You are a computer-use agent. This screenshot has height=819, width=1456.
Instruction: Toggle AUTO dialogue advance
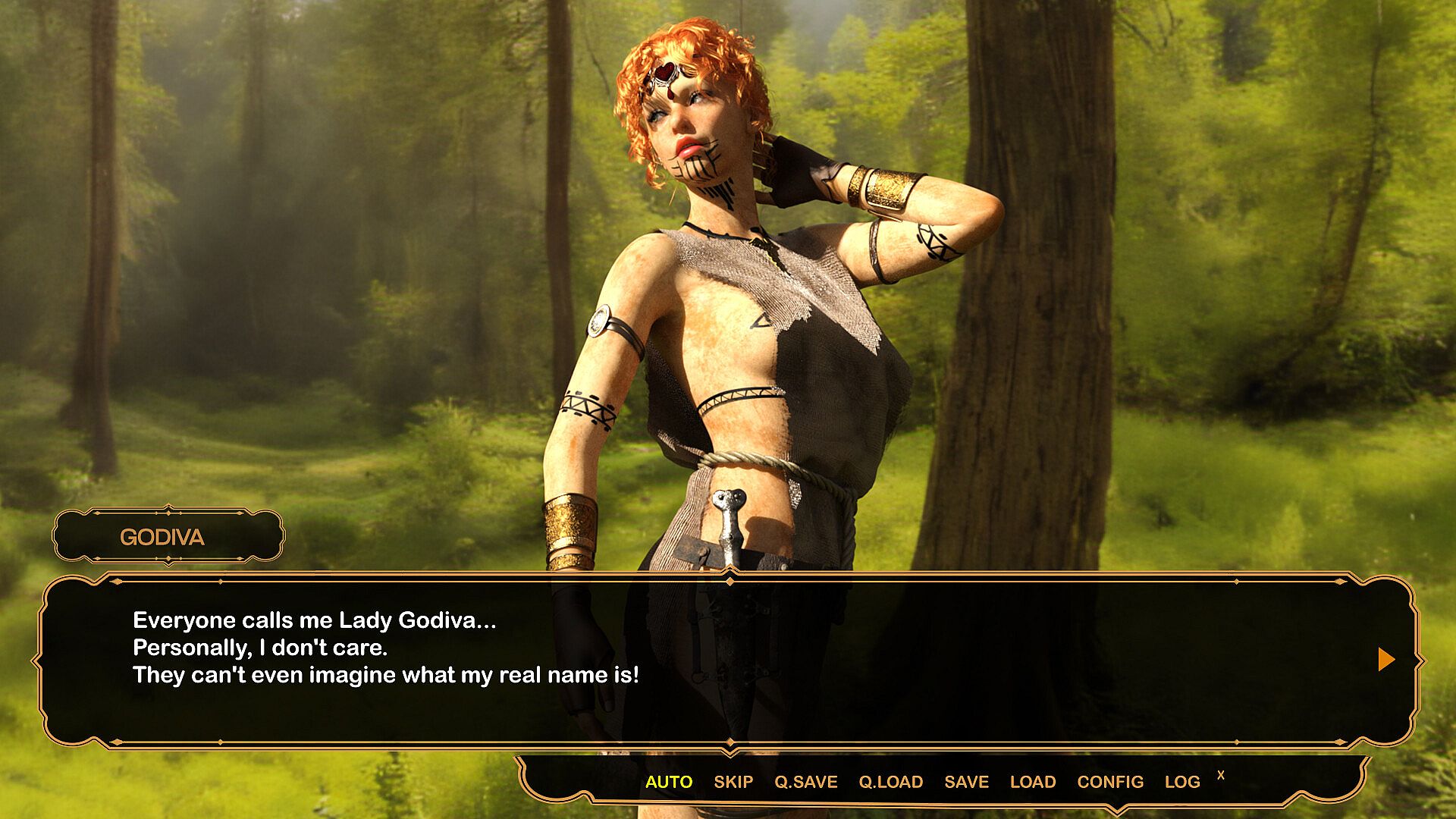point(668,782)
